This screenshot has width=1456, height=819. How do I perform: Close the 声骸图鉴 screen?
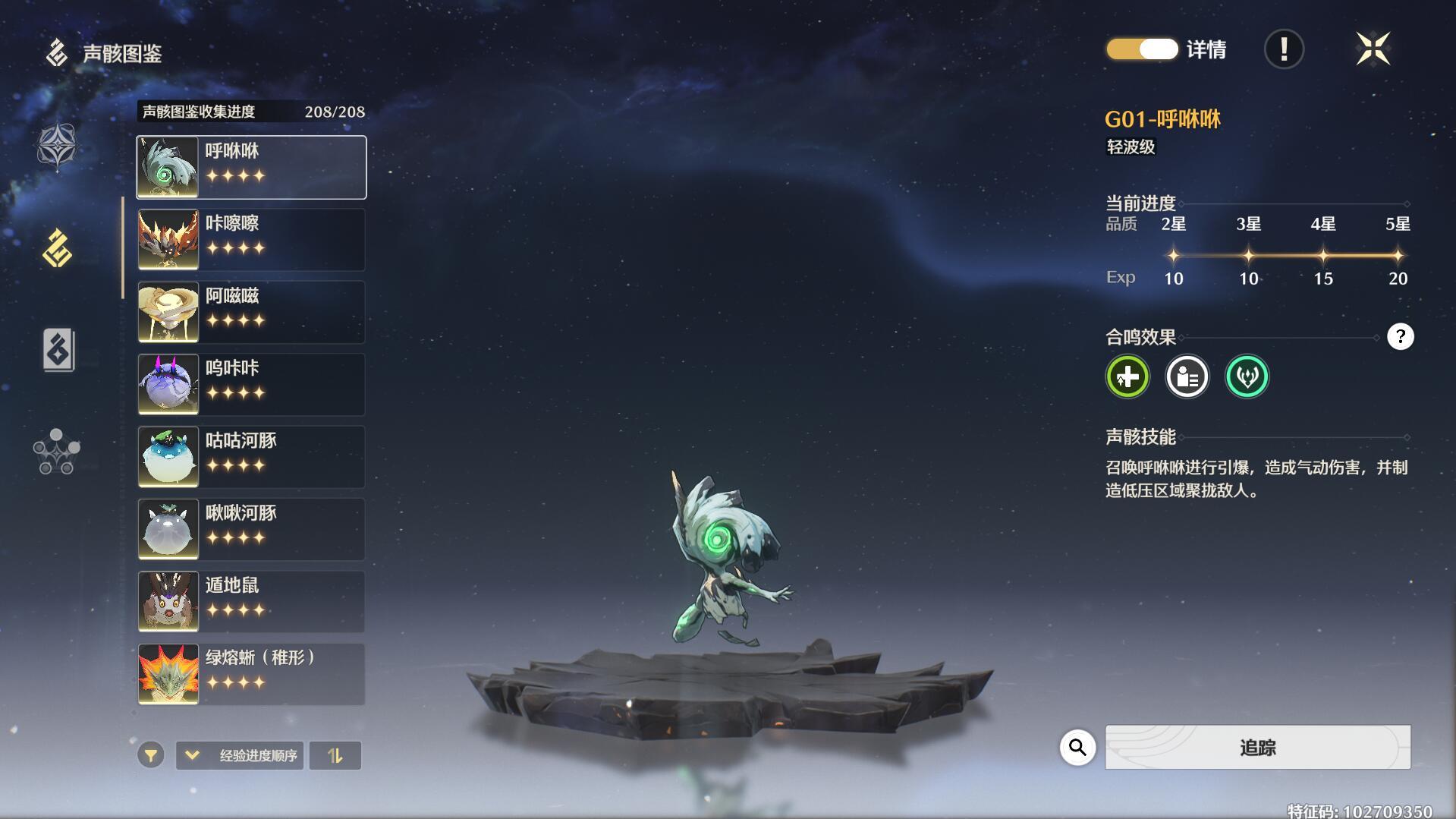coord(1373,49)
